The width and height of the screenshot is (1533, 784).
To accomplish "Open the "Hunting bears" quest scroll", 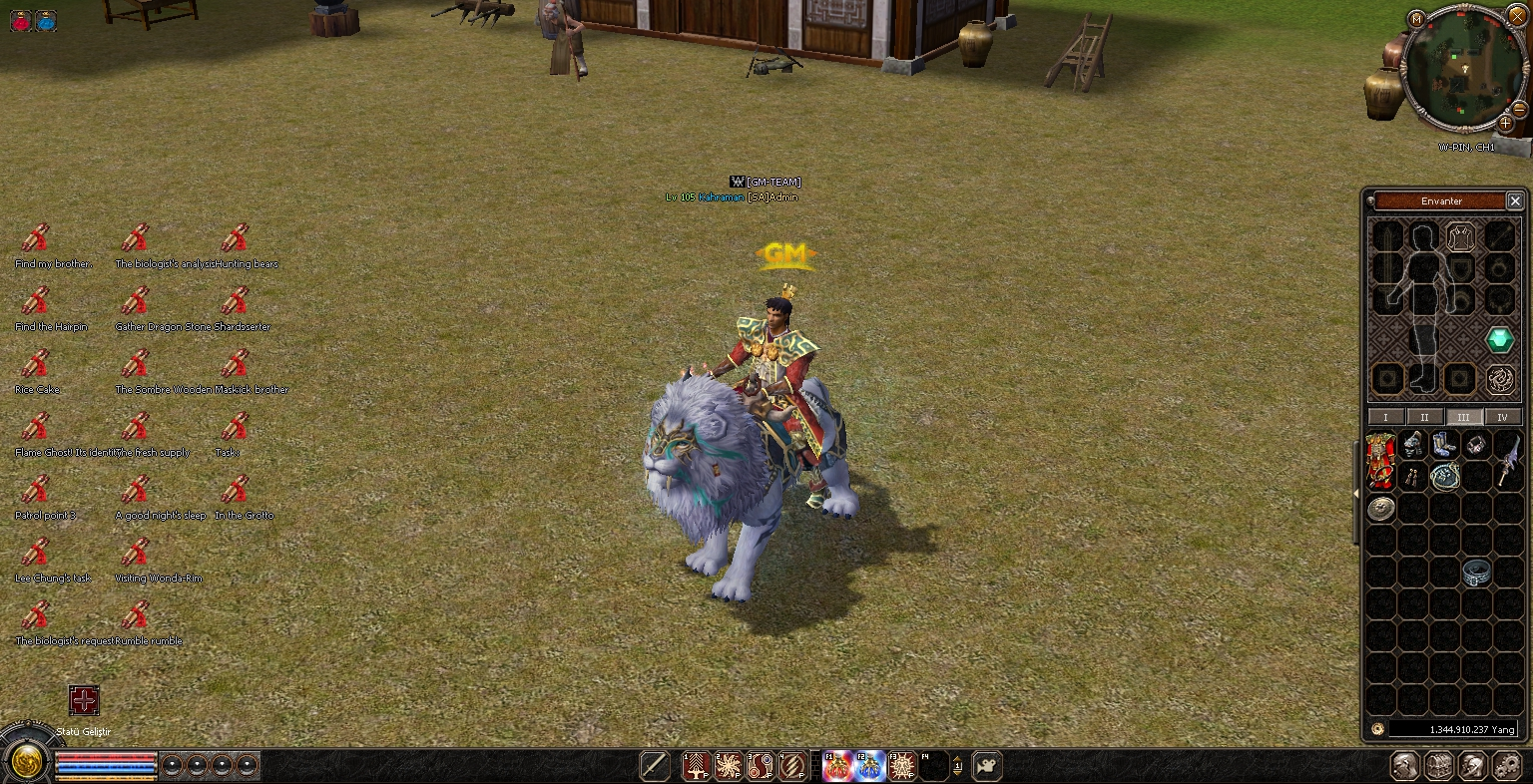I will [236, 239].
